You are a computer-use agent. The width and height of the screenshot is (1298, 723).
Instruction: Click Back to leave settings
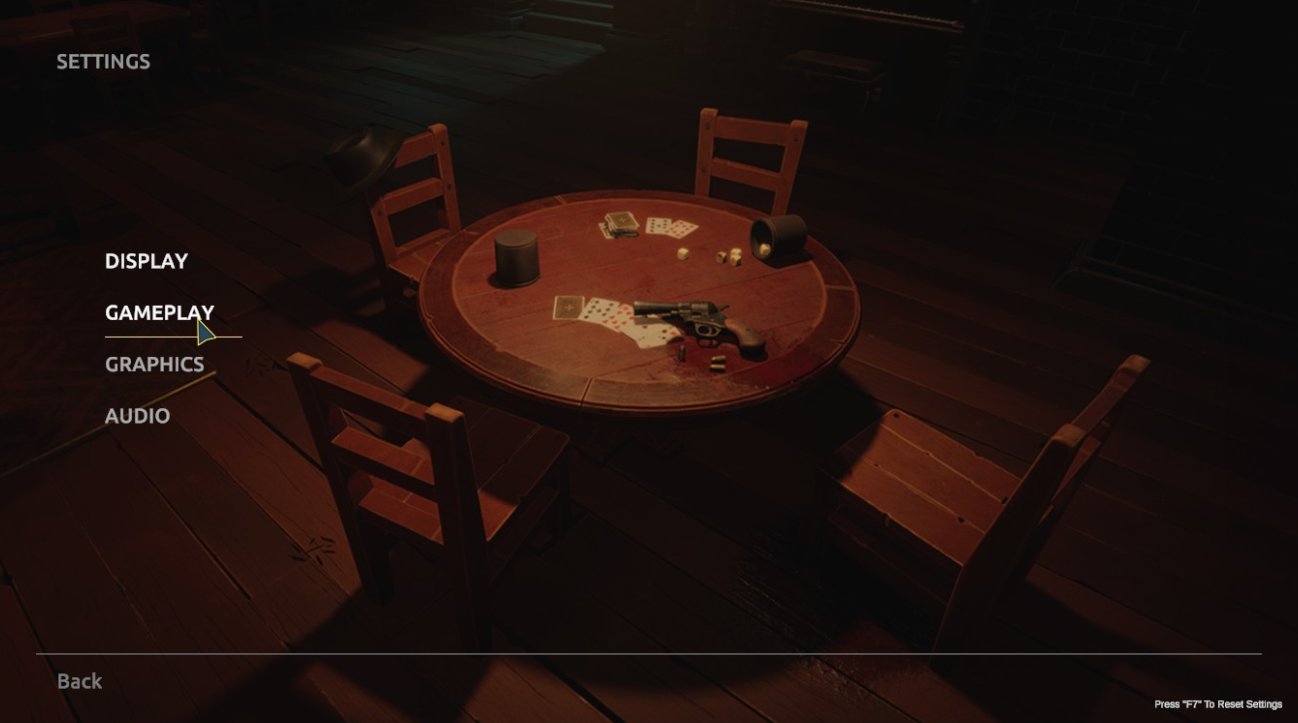(79, 681)
